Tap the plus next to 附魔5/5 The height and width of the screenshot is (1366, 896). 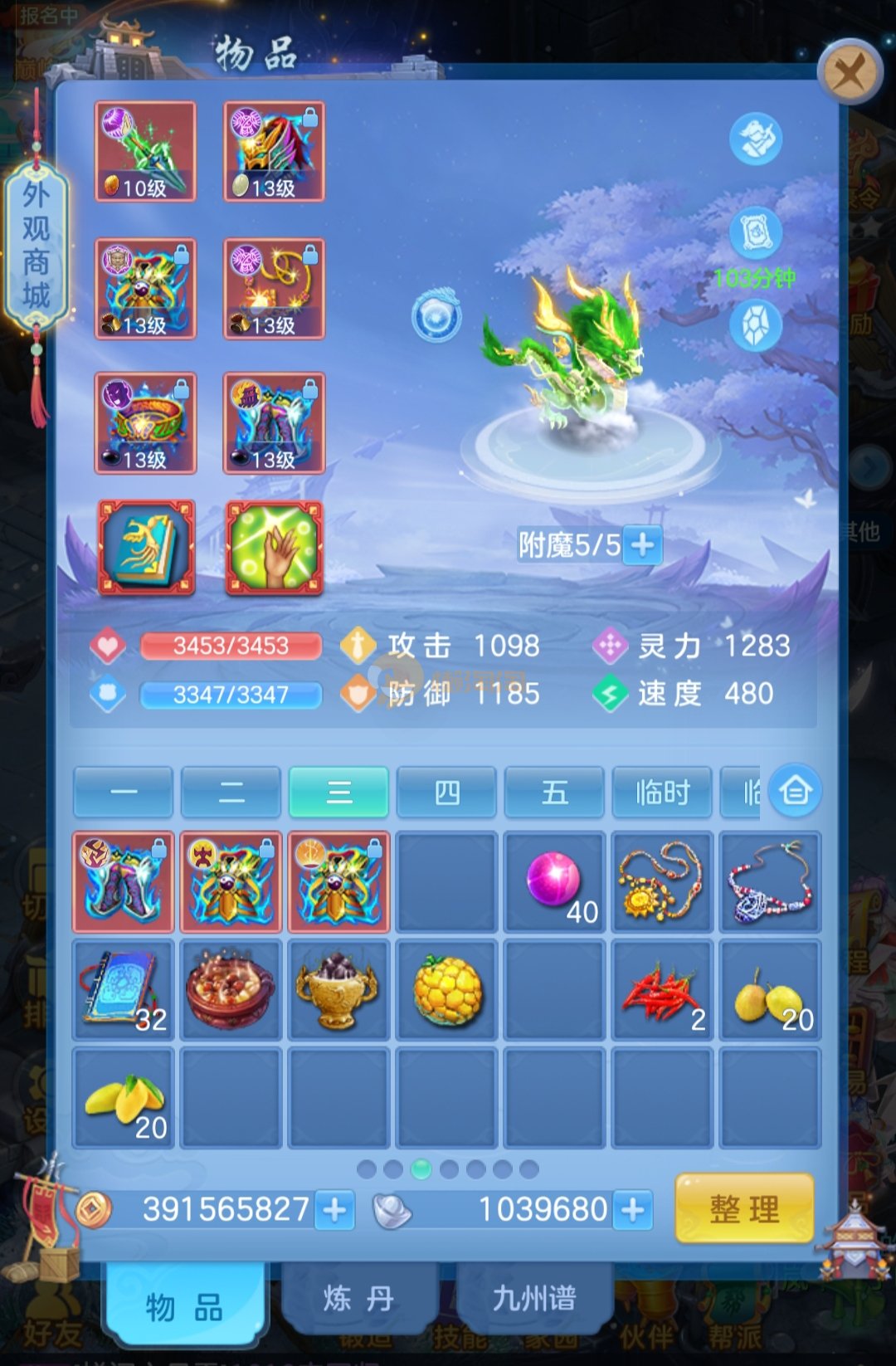pyautogui.click(x=642, y=545)
